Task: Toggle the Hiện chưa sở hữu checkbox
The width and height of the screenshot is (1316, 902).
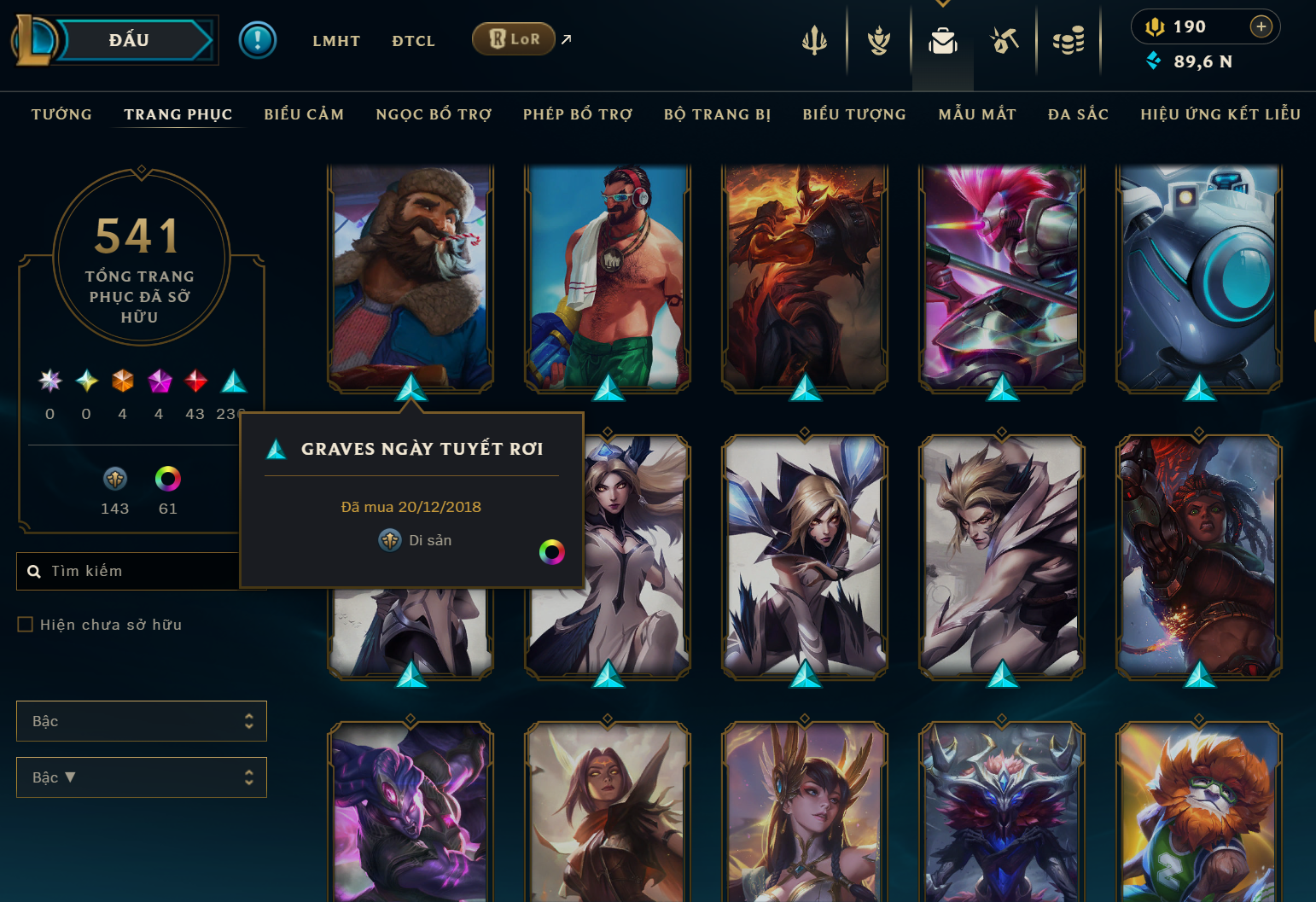Action: pyautogui.click(x=26, y=625)
